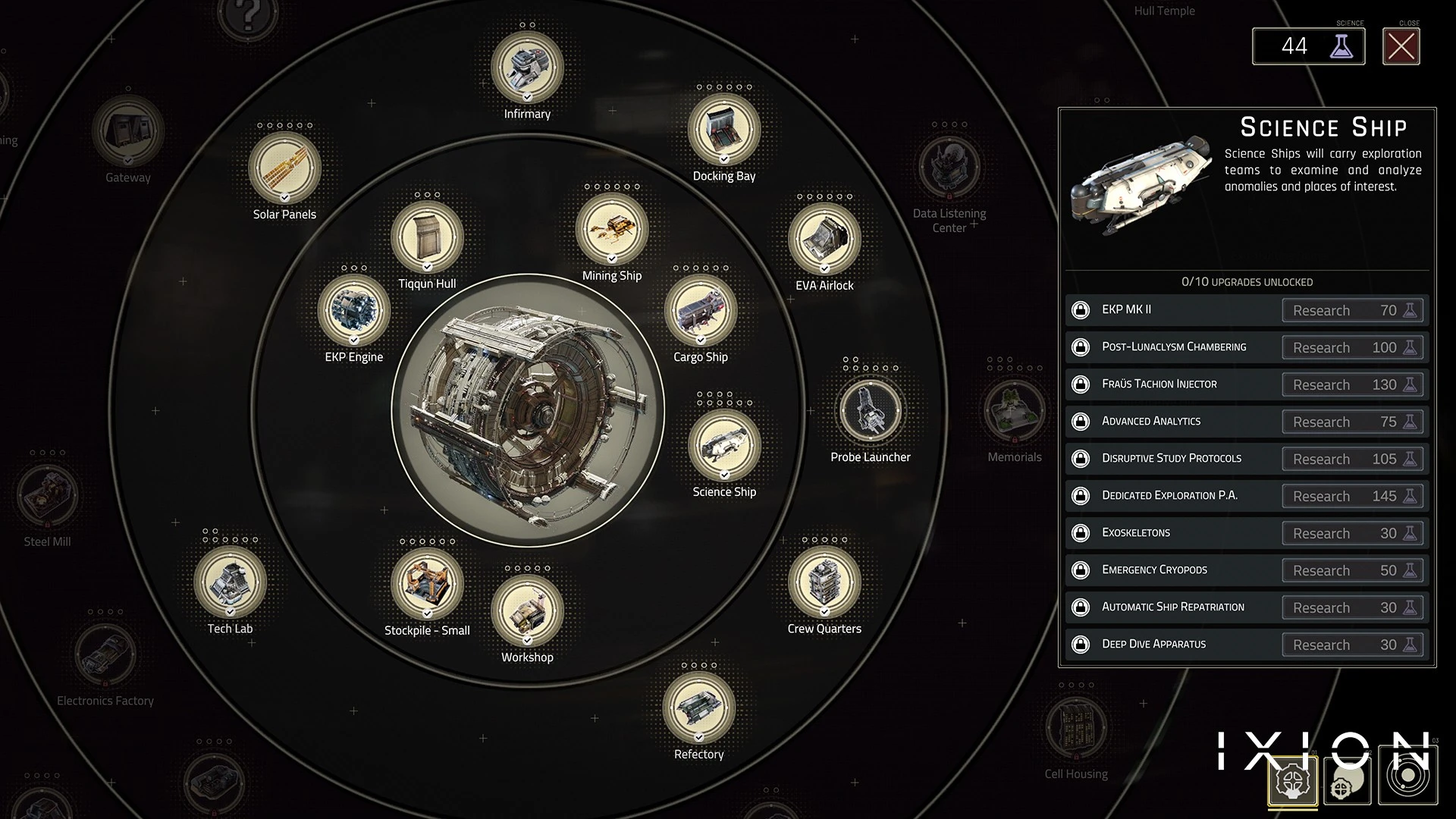Research the Exoskeletons upgrade
The image size is (1456, 819).
point(1352,533)
